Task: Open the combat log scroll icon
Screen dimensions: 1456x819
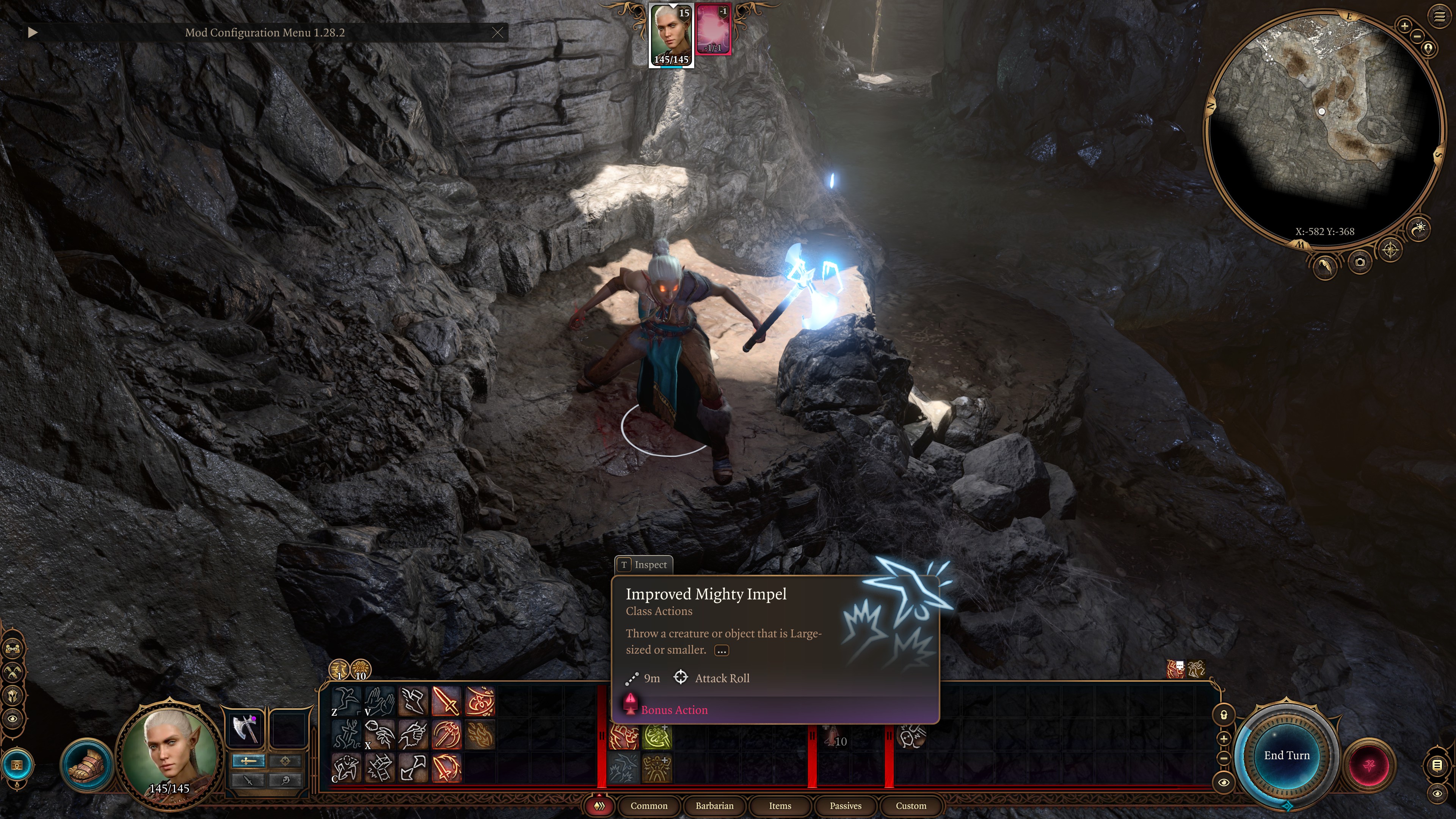Action: pyautogui.click(x=1436, y=766)
